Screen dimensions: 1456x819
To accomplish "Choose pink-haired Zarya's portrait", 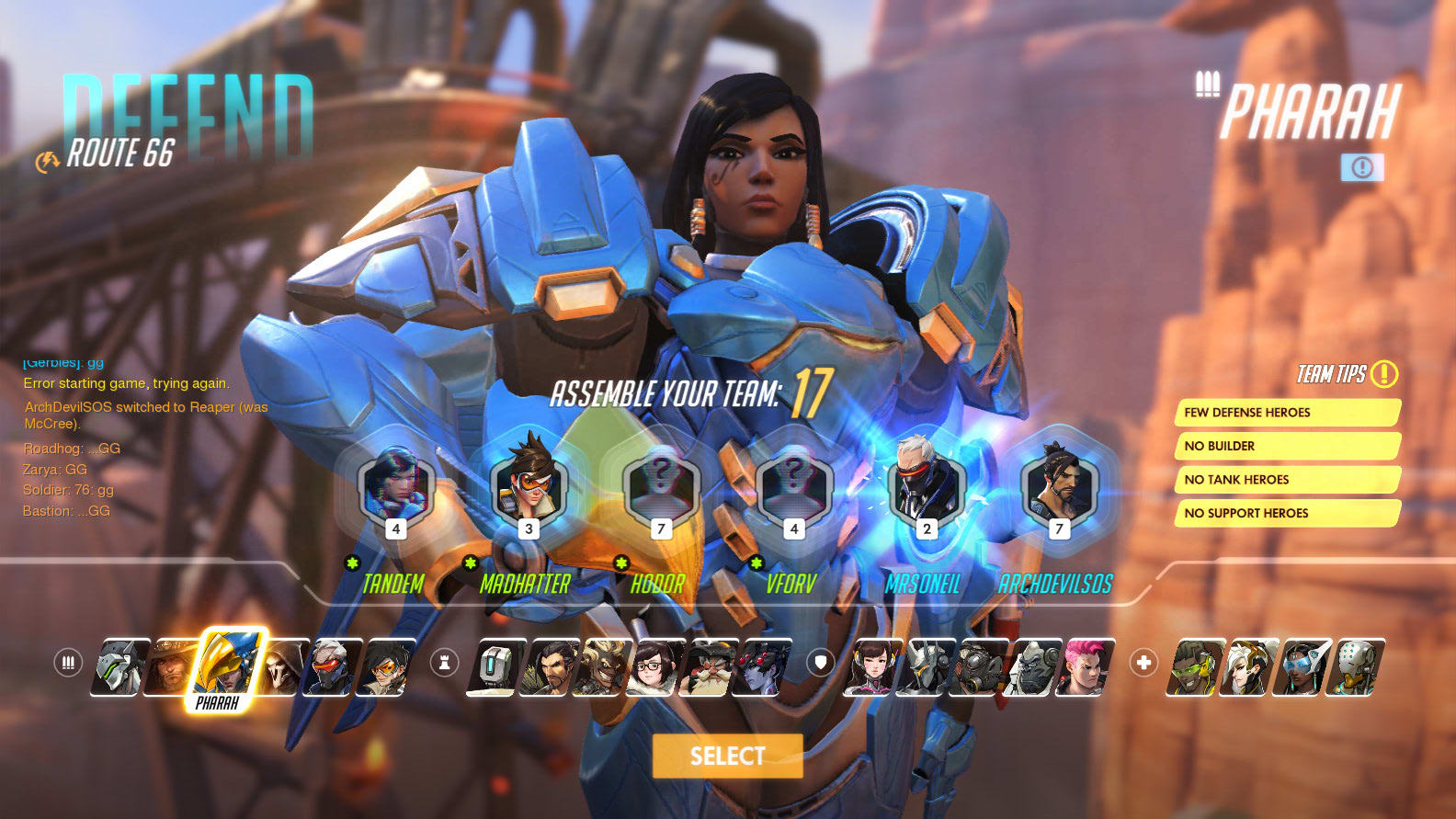I will [x=1086, y=666].
